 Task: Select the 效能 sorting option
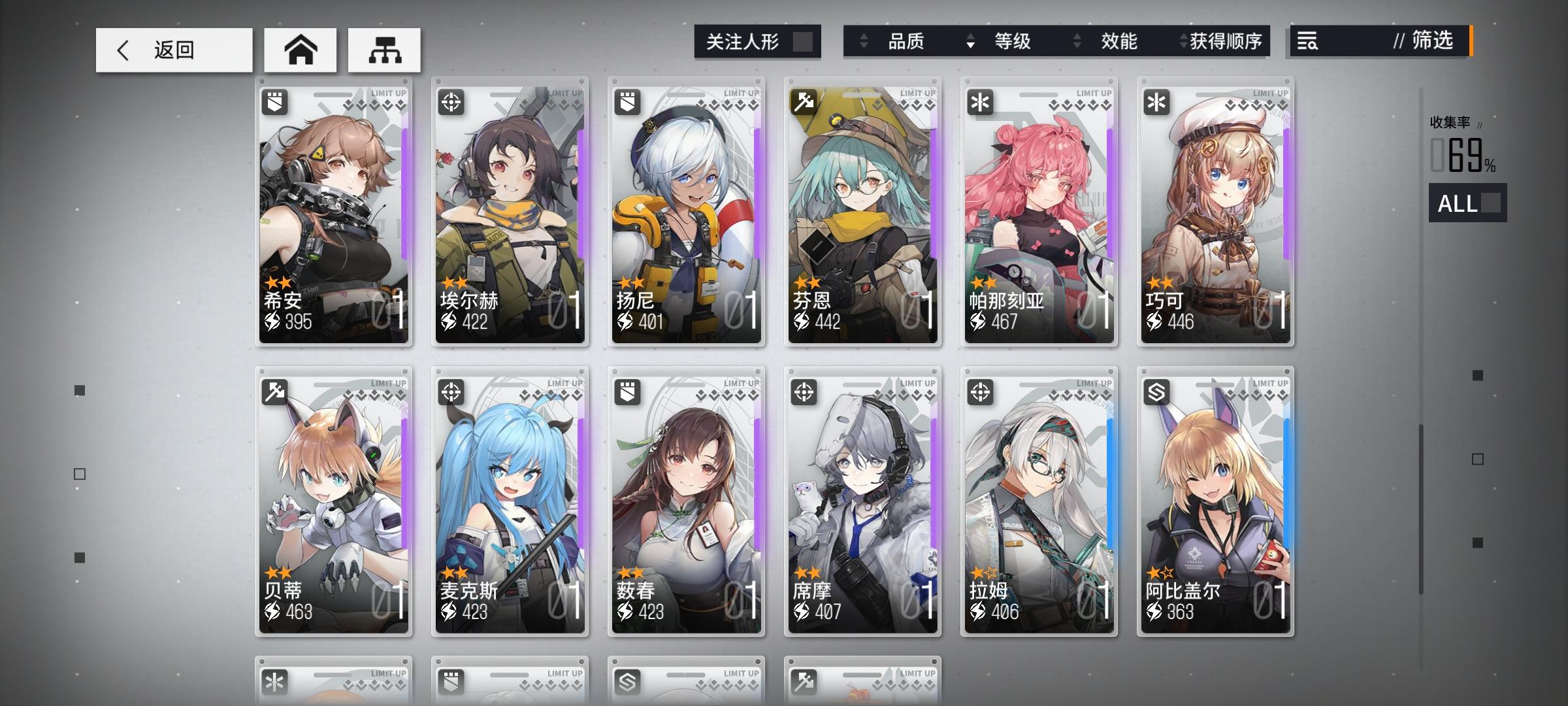pos(1120,42)
